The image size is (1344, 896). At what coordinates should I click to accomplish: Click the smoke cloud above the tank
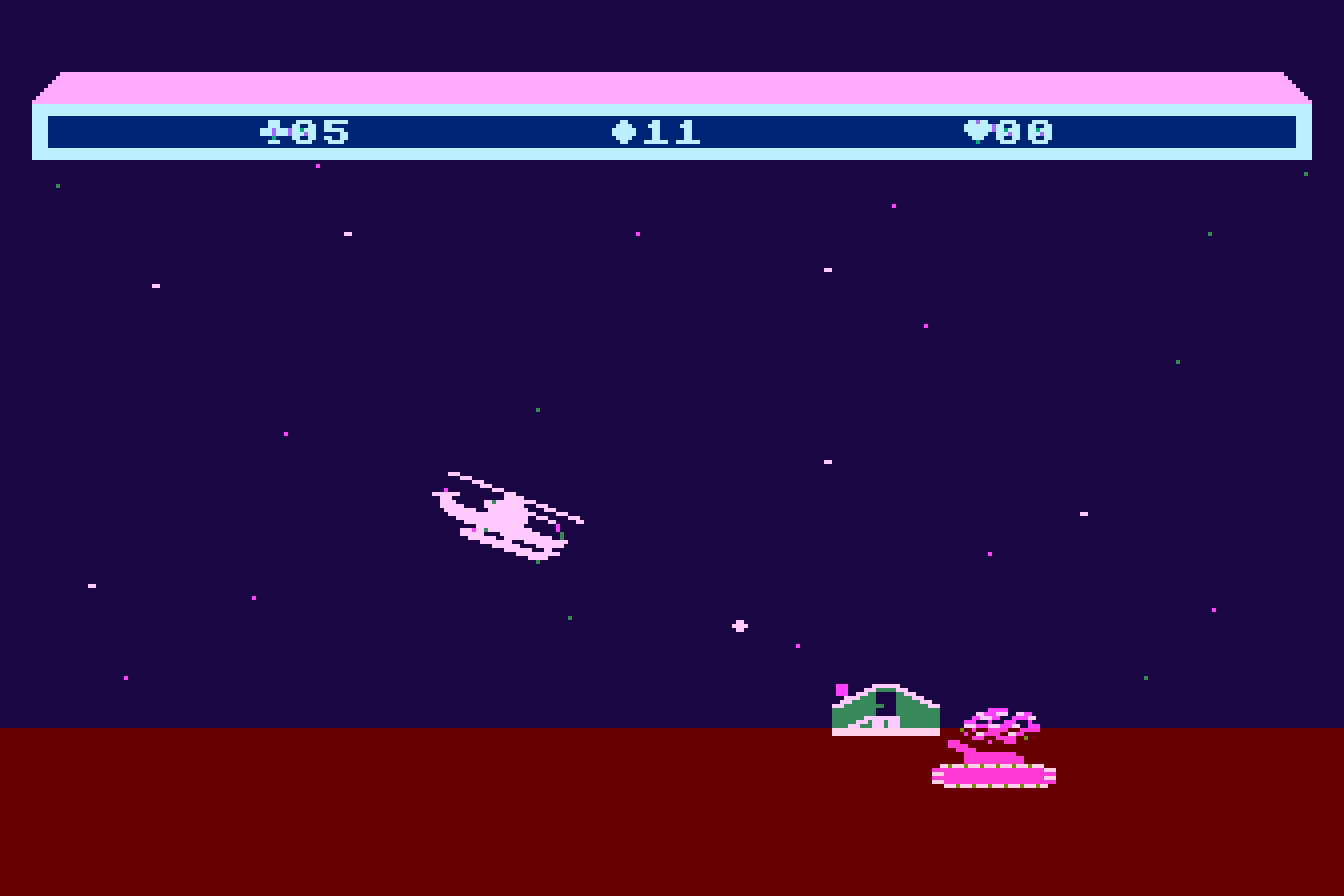(1000, 720)
